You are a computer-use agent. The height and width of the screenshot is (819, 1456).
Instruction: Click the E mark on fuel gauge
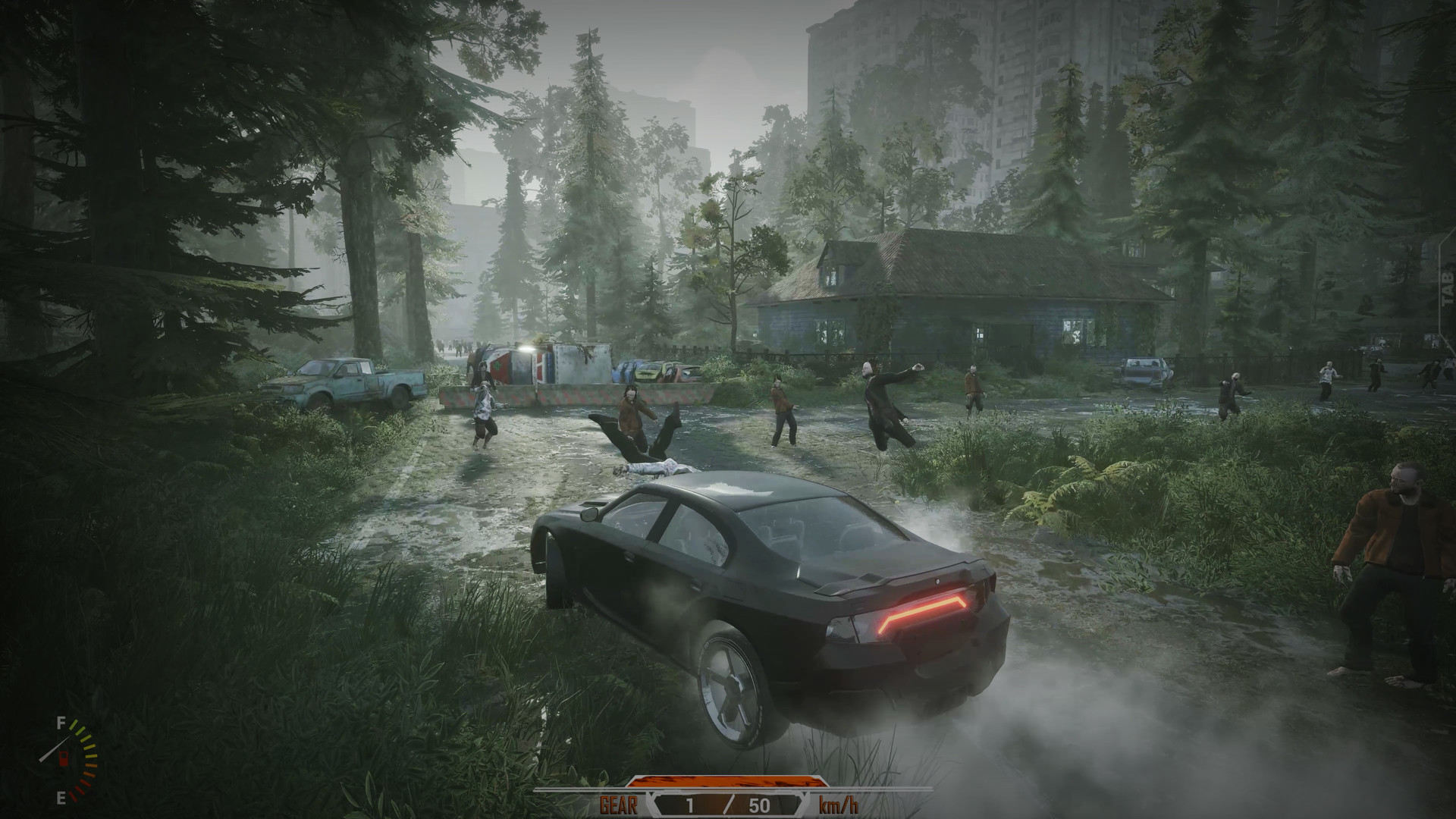point(61,798)
